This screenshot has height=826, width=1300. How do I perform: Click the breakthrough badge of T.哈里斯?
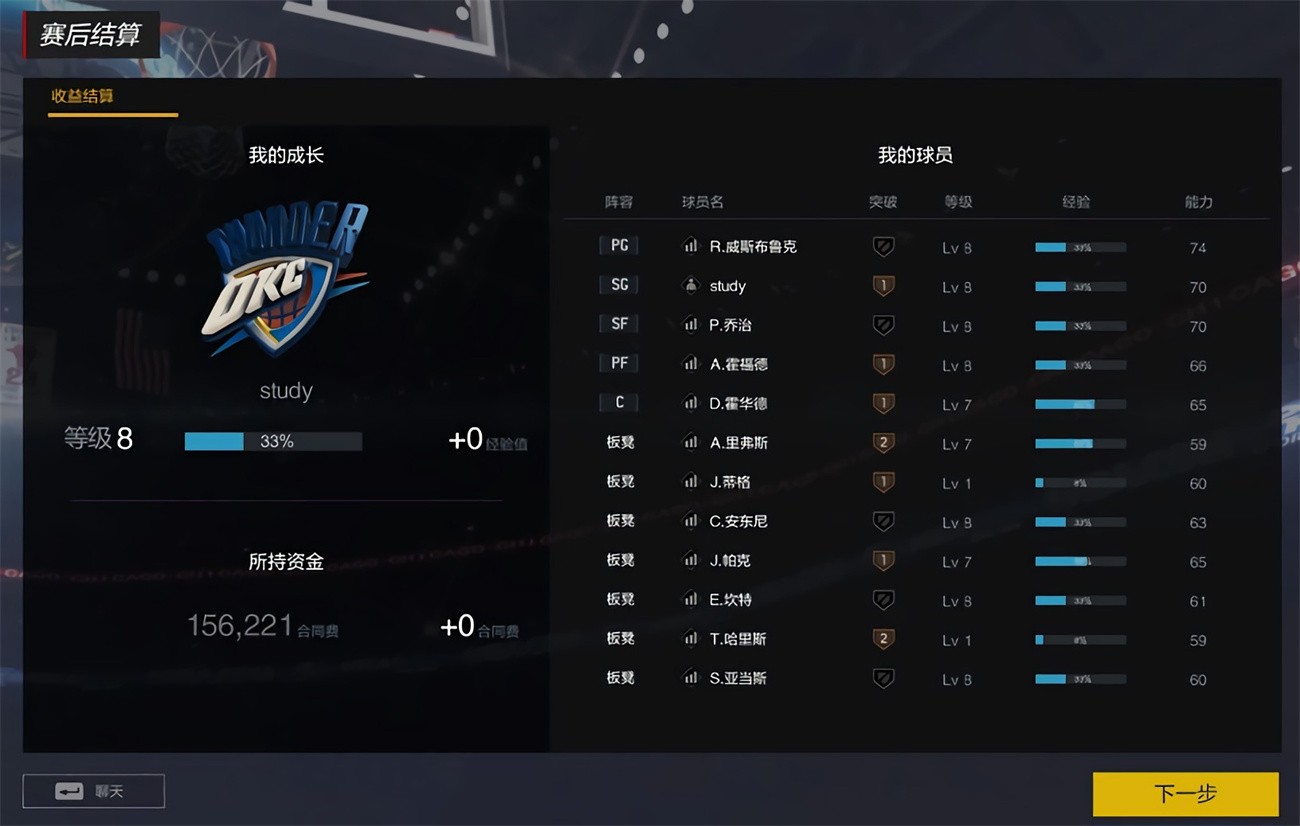tap(884, 639)
